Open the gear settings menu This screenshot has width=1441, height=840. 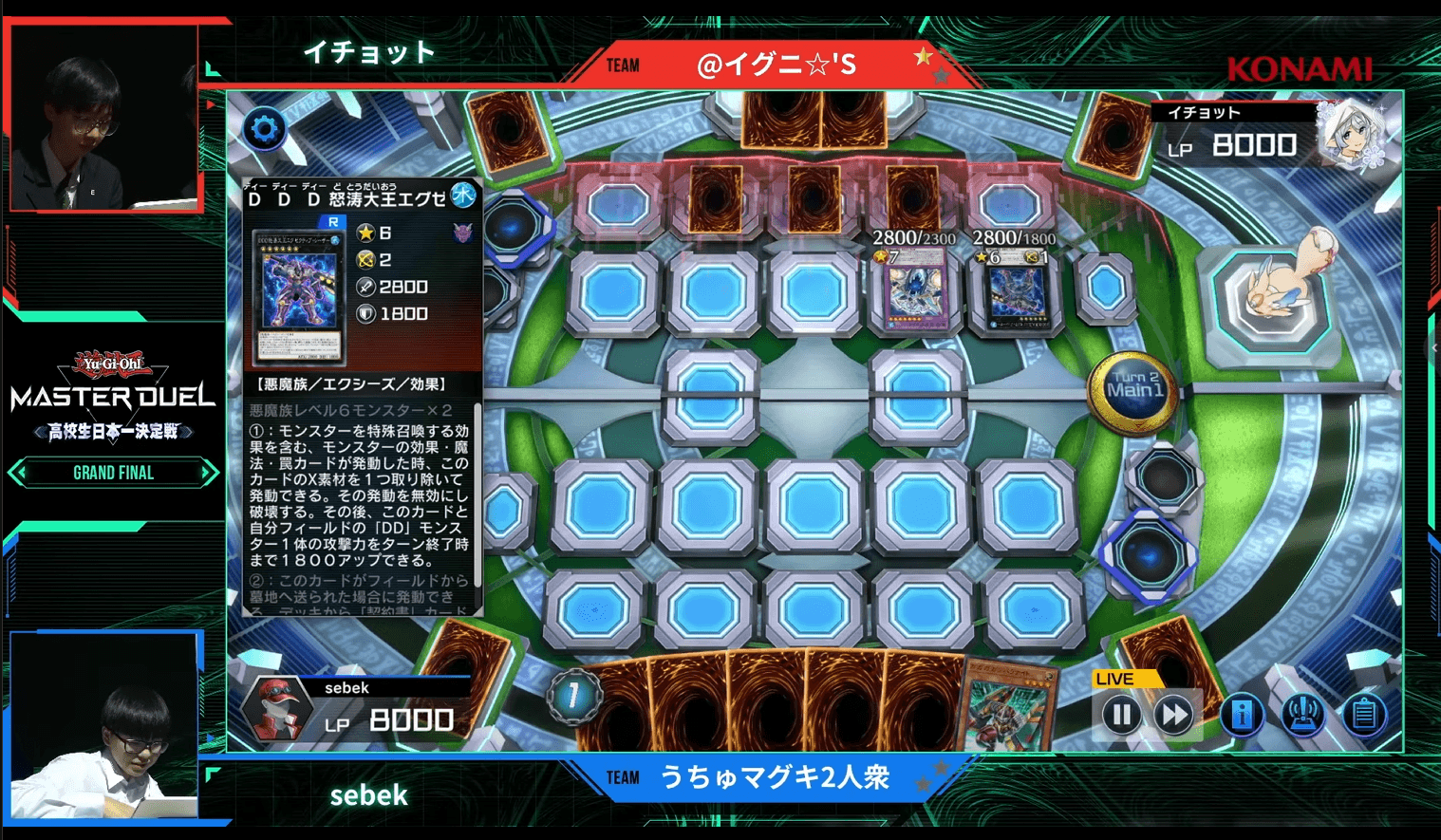[x=265, y=129]
